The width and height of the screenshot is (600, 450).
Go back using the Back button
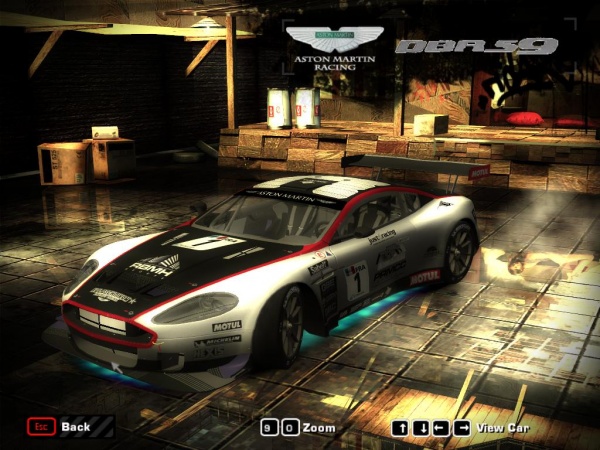coord(60,427)
